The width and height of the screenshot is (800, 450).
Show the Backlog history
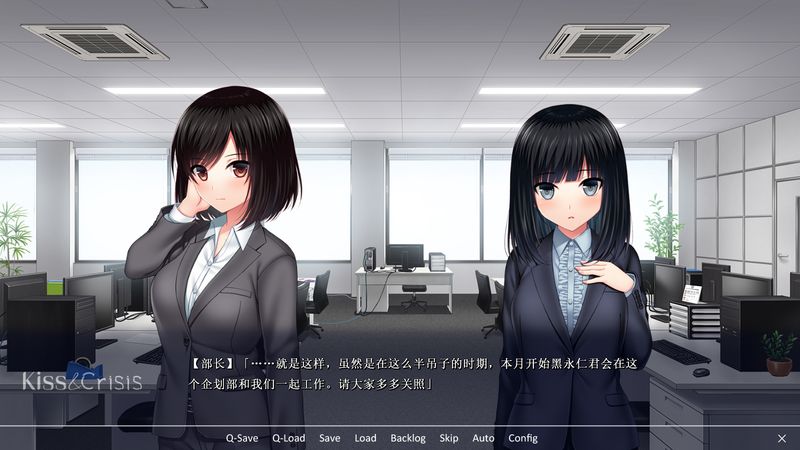click(x=408, y=438)
